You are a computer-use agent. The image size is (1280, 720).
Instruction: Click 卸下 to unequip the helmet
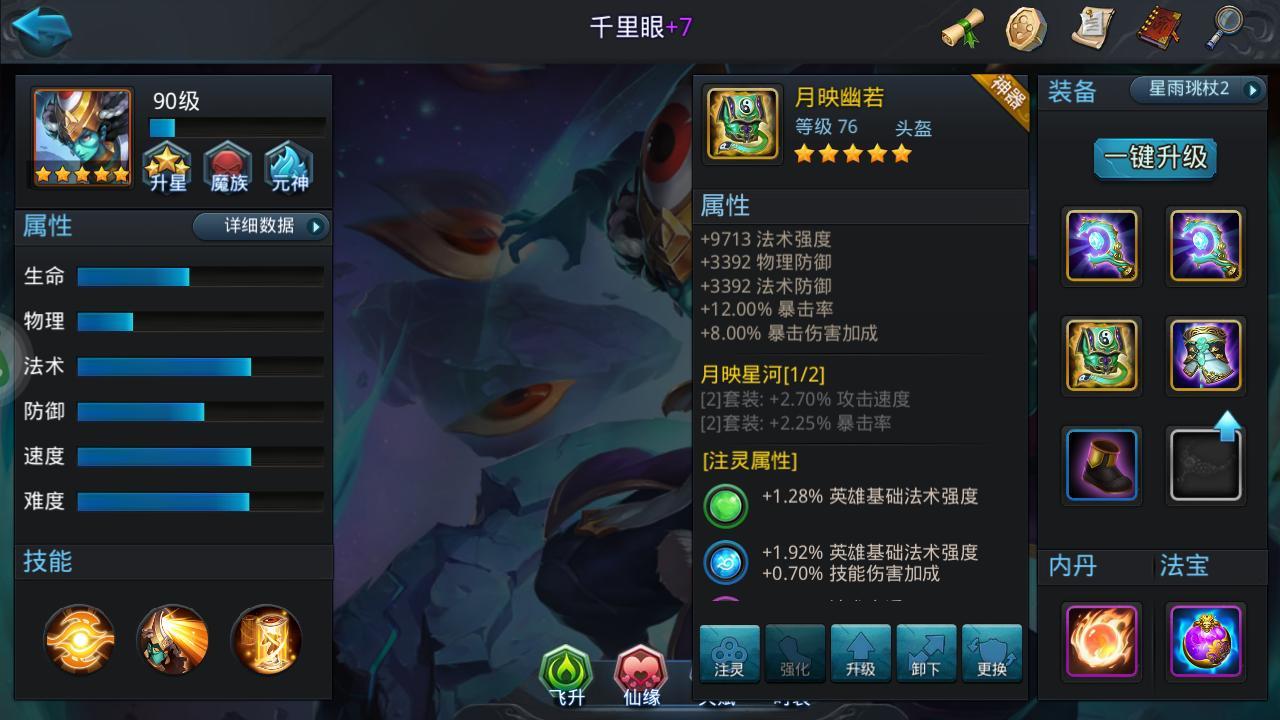pyautogui.click(x=925, y=653)
